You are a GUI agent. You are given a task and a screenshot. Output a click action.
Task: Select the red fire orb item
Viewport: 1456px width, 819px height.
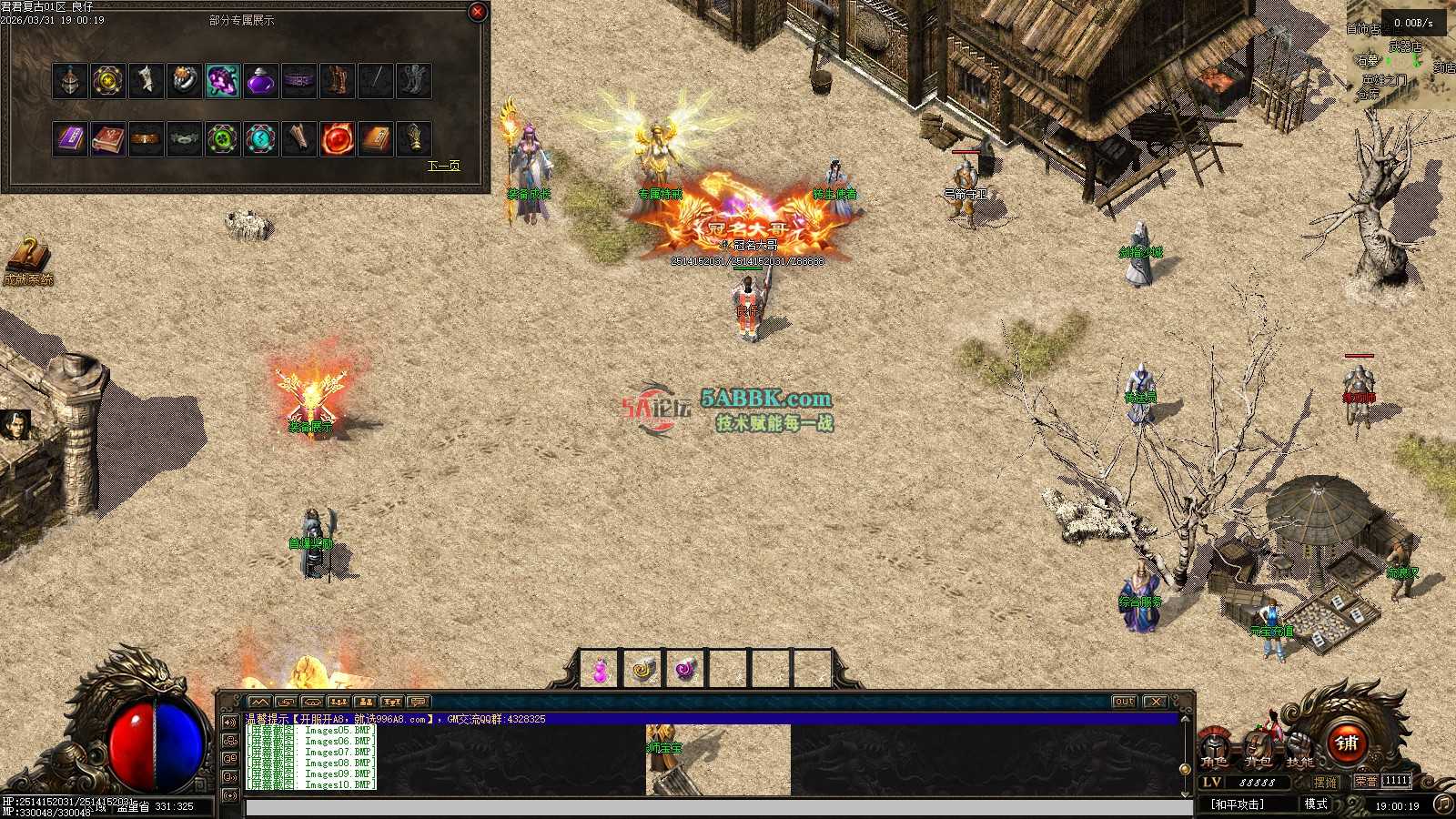pos(338,139)
